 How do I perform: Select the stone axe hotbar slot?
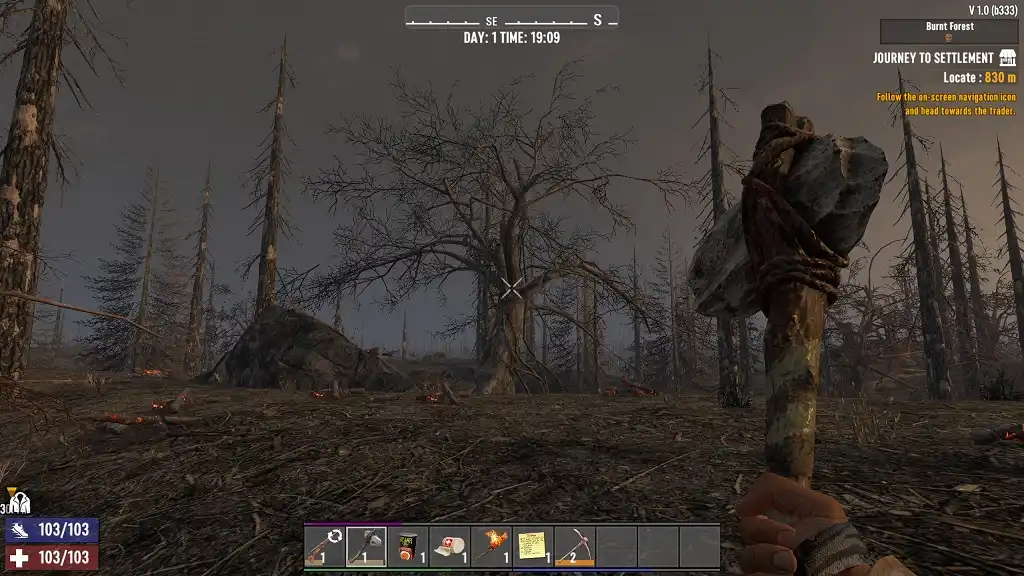click(324, 547)
